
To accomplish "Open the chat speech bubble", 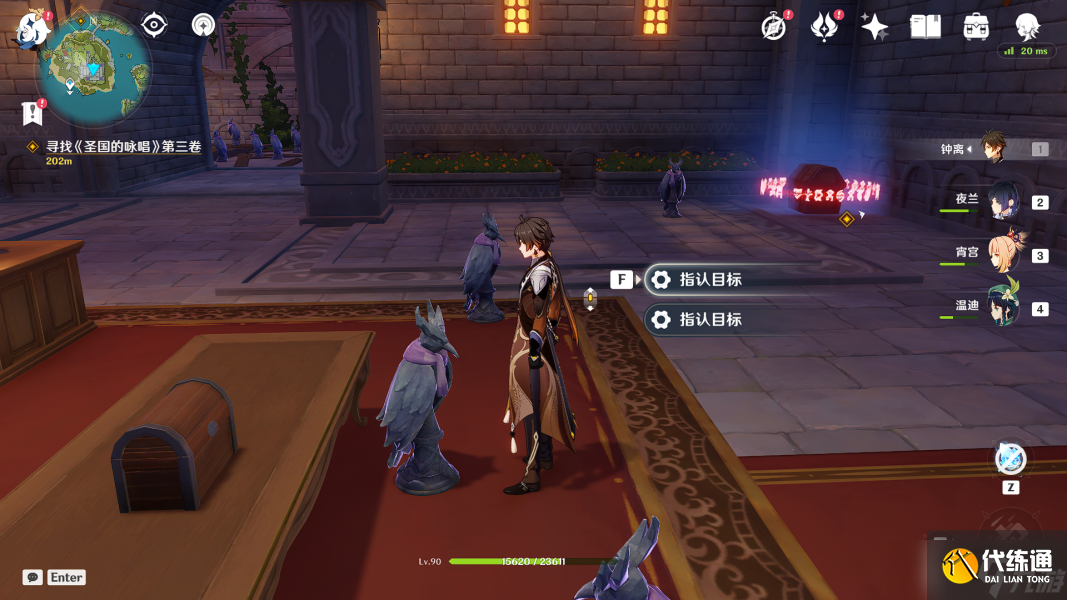I will (x=33, y=577).
